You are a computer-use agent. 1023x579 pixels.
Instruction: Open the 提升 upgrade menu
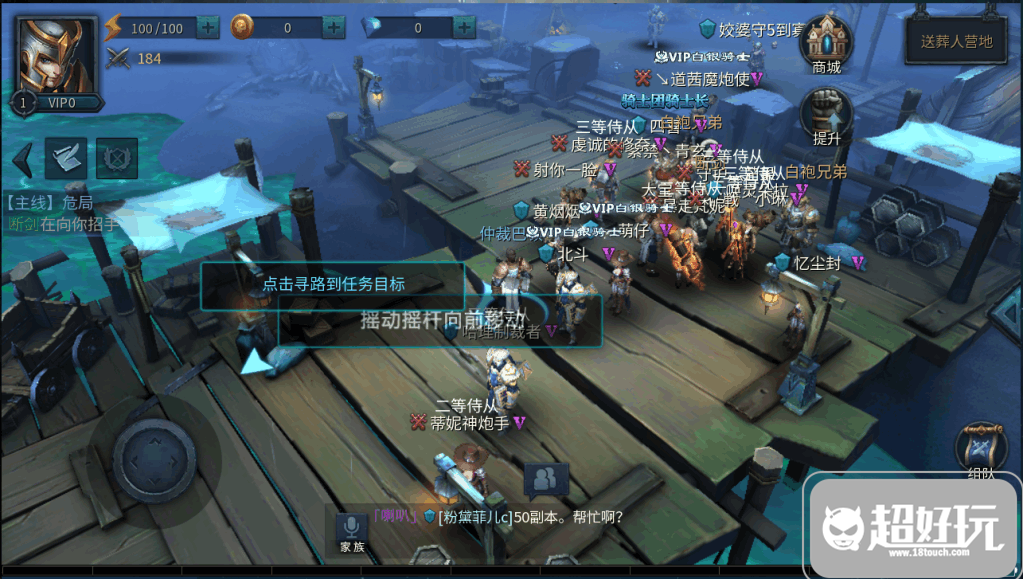click(x=827, y=115)
